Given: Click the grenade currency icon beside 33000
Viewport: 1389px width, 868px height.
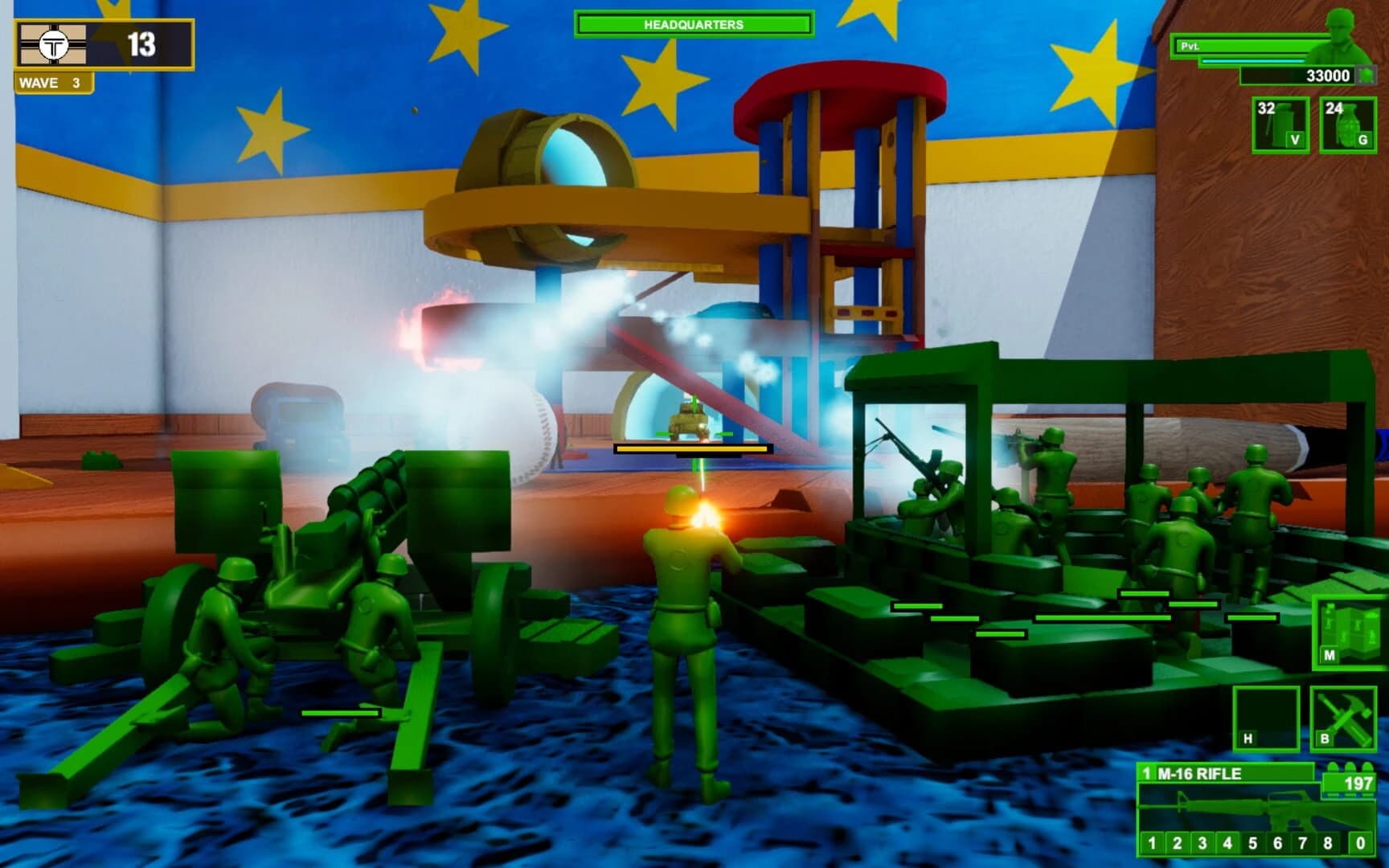Looking at the screenshot, I should (x=1366, y=76).
